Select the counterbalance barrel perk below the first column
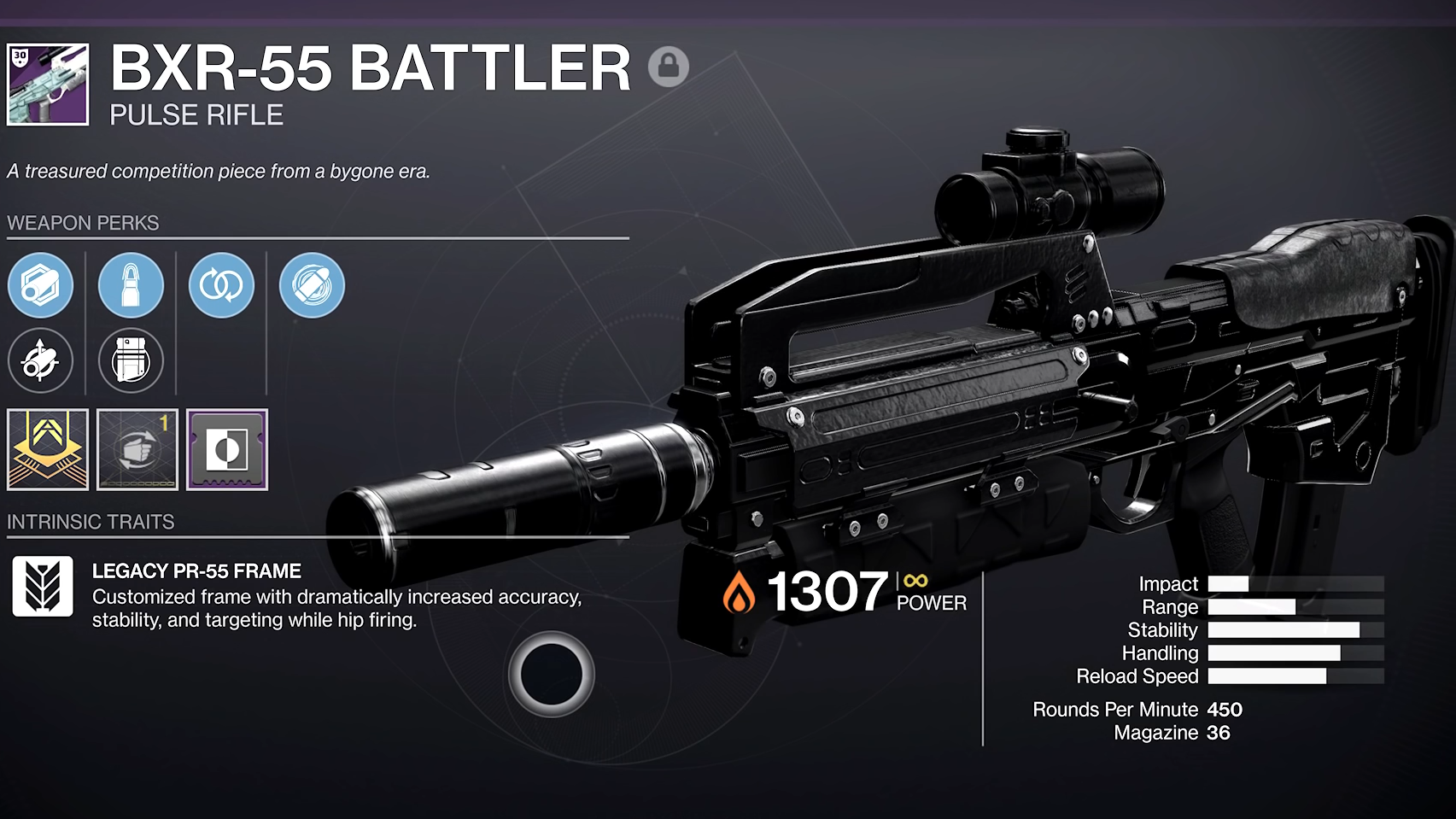The height and width of the screenshot is (819, 1456). pos(41,360)
